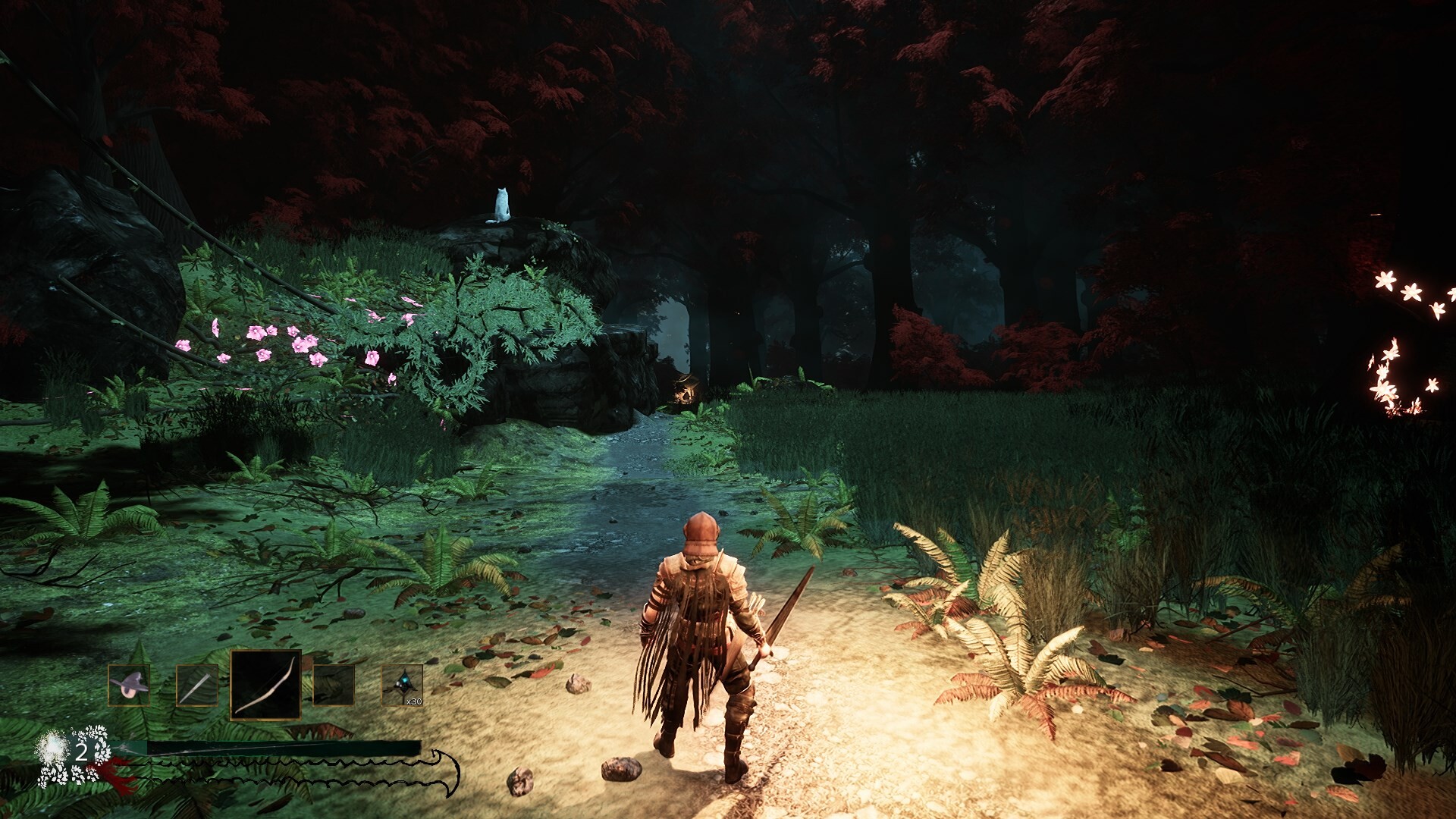Choose the thin spear weapon slot
Image resolution: width=1456 pixels, height=819 pixels.
197,685
